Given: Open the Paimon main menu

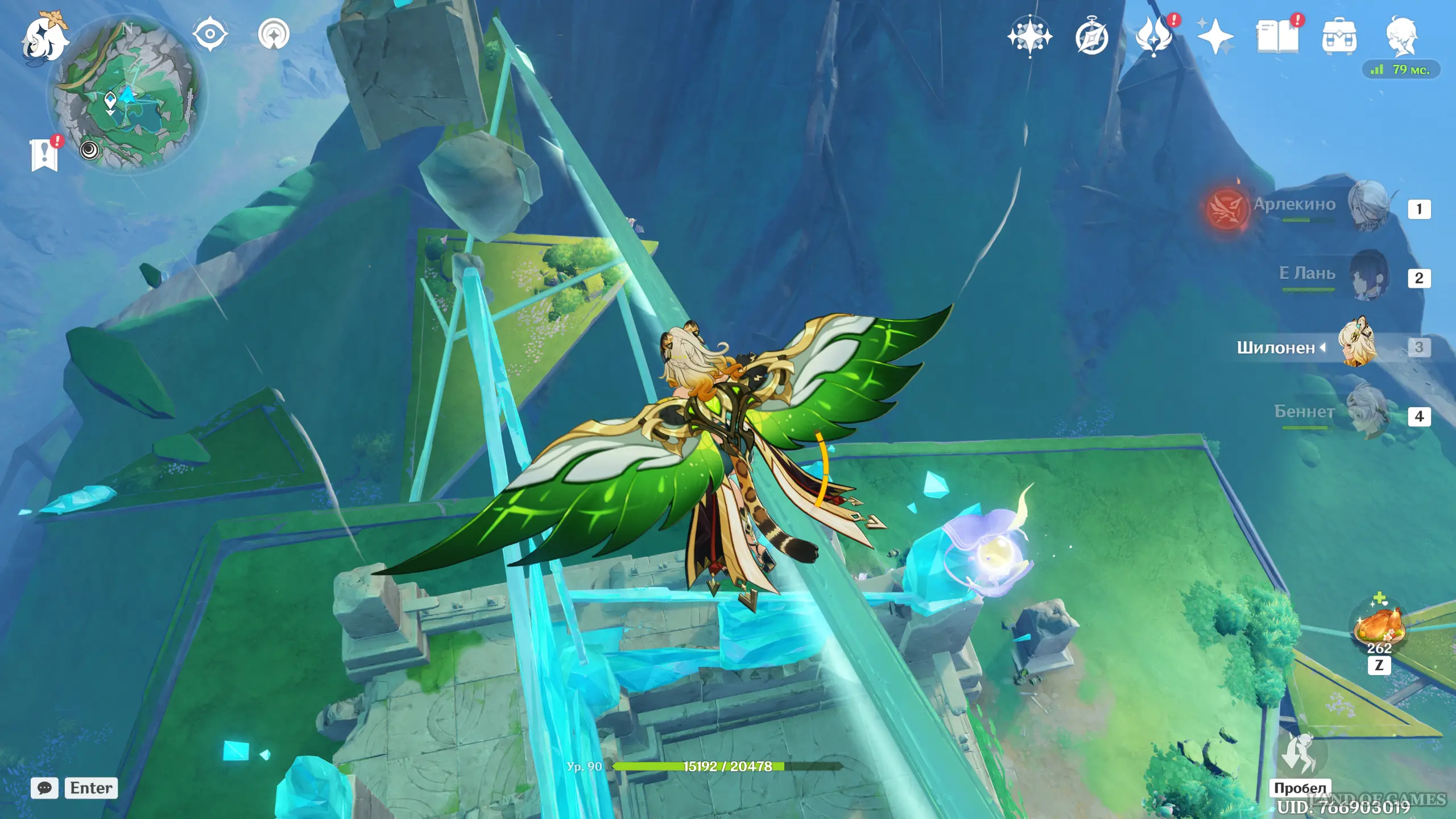Looking at the screenshot, I should click(x=44, y=38).
